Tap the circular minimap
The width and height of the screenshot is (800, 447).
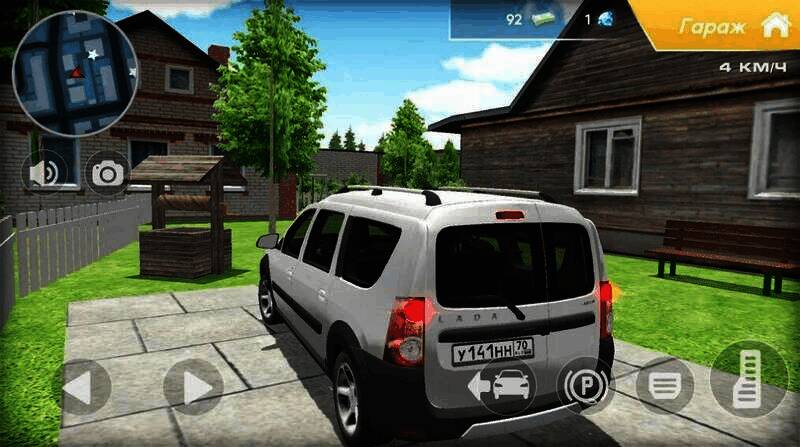click(x=75, y=73)
